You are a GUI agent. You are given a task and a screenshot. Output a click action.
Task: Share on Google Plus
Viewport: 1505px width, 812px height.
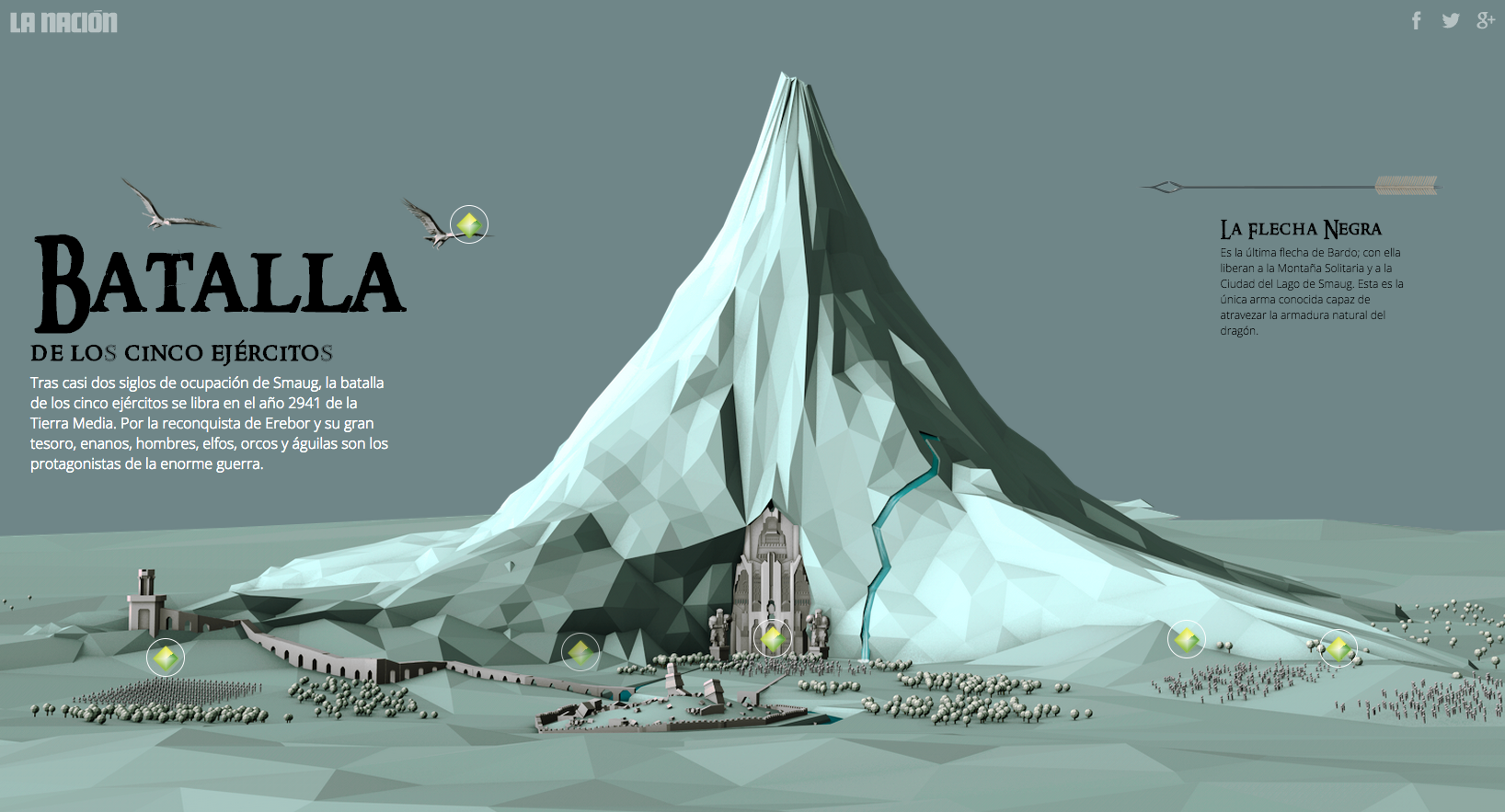(x=1485, y=20)
